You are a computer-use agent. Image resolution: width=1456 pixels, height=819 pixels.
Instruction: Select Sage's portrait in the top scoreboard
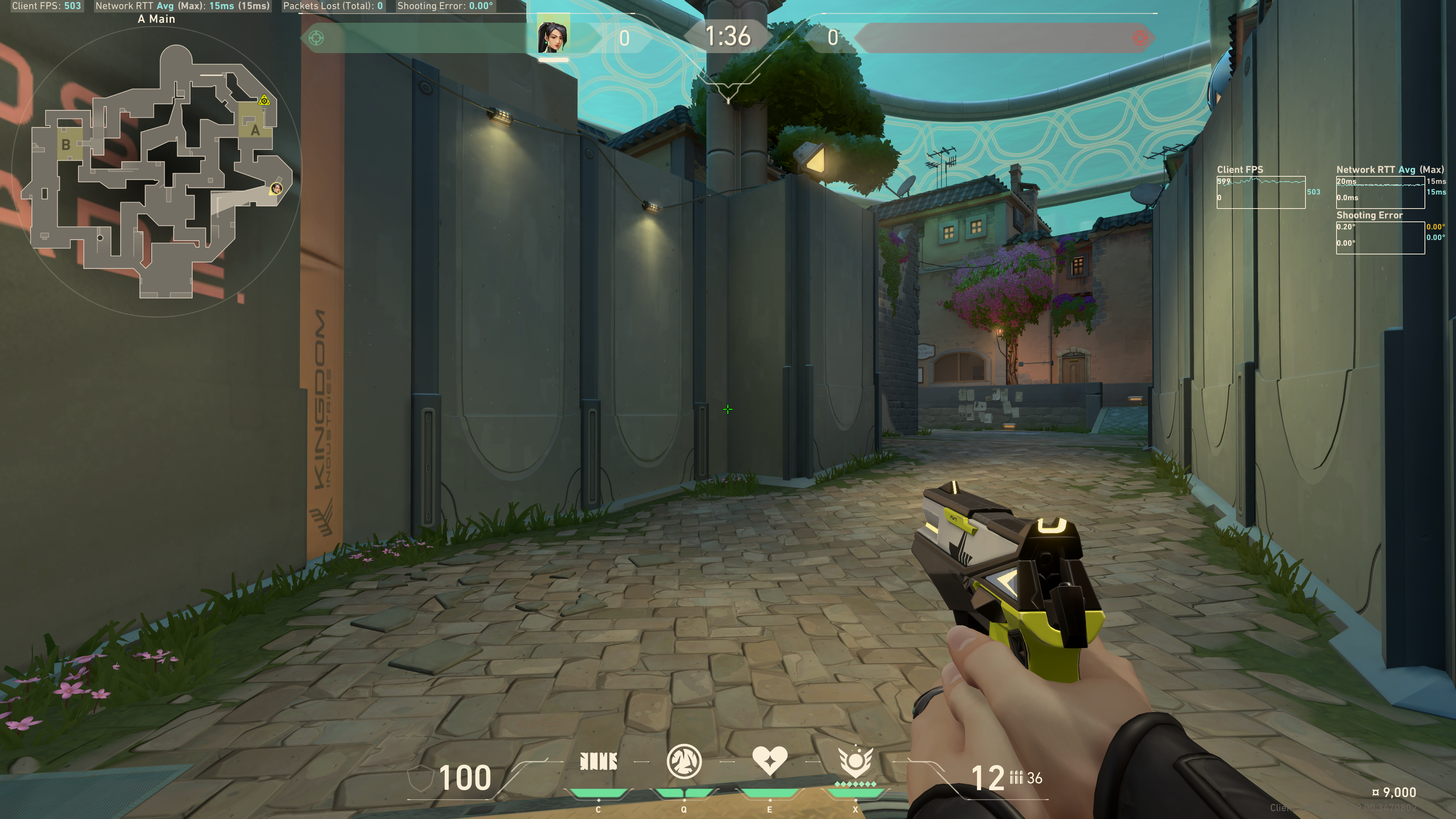point(553,37)
